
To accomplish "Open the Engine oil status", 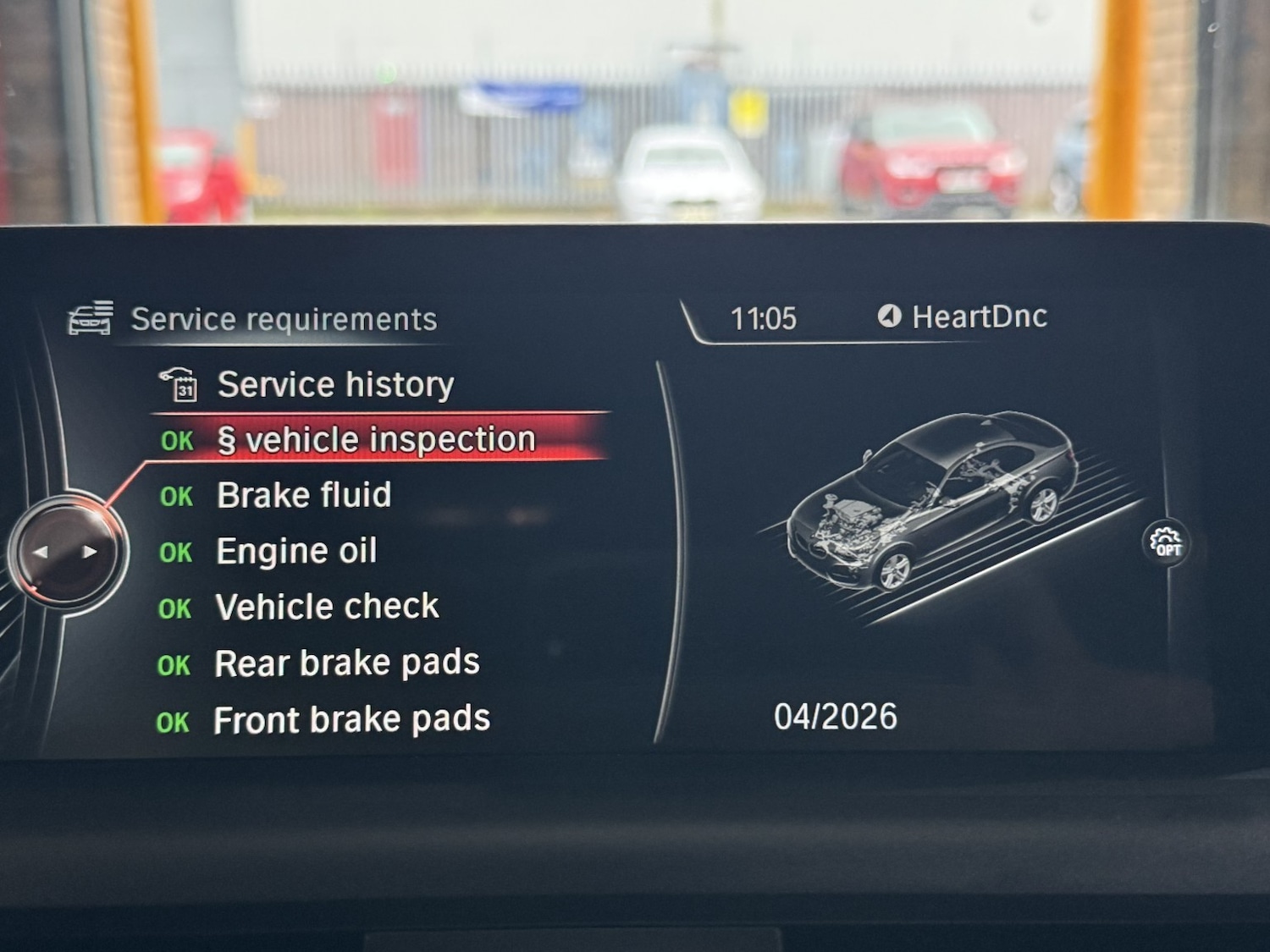I will (x=296, y=551).
